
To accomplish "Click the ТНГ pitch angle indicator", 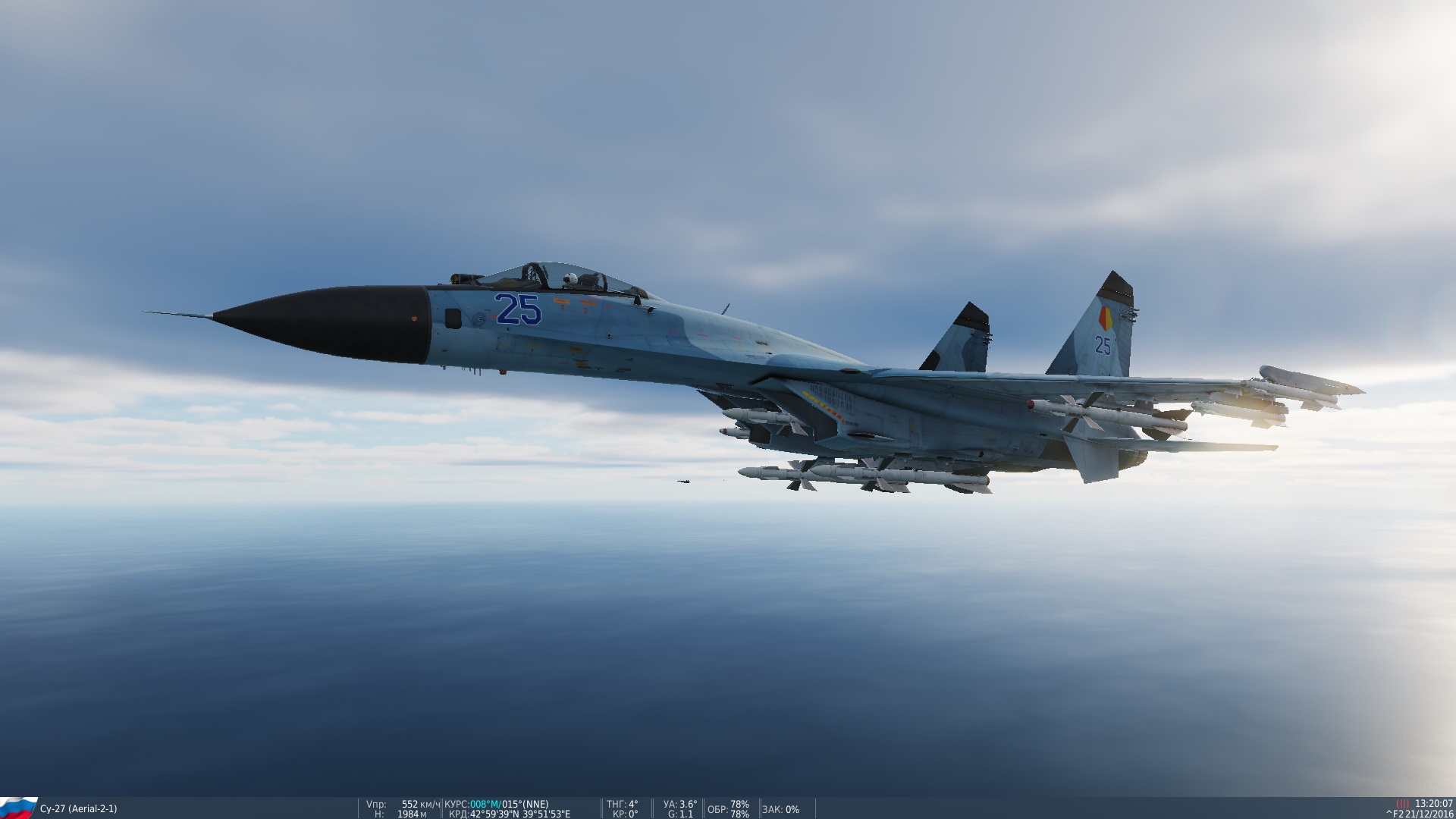I will pyautogui.click(x=622, y=805).
